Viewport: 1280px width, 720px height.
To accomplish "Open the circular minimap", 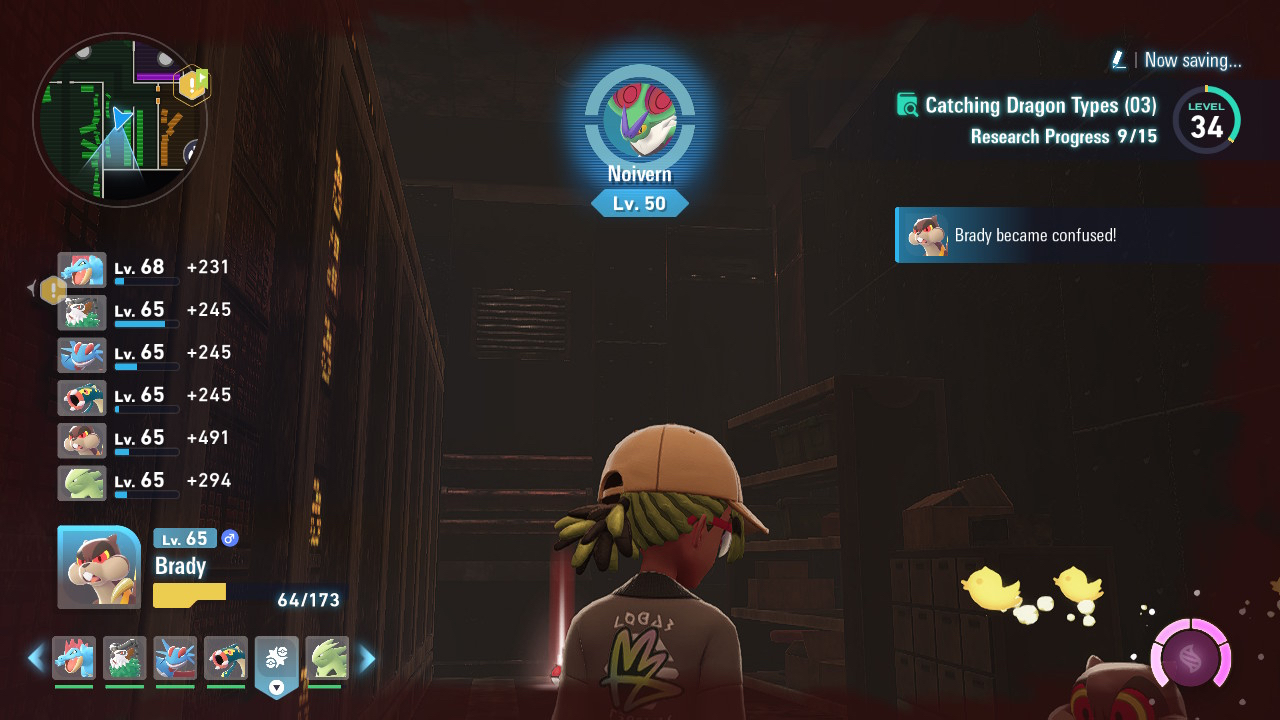I will (120, 120).
